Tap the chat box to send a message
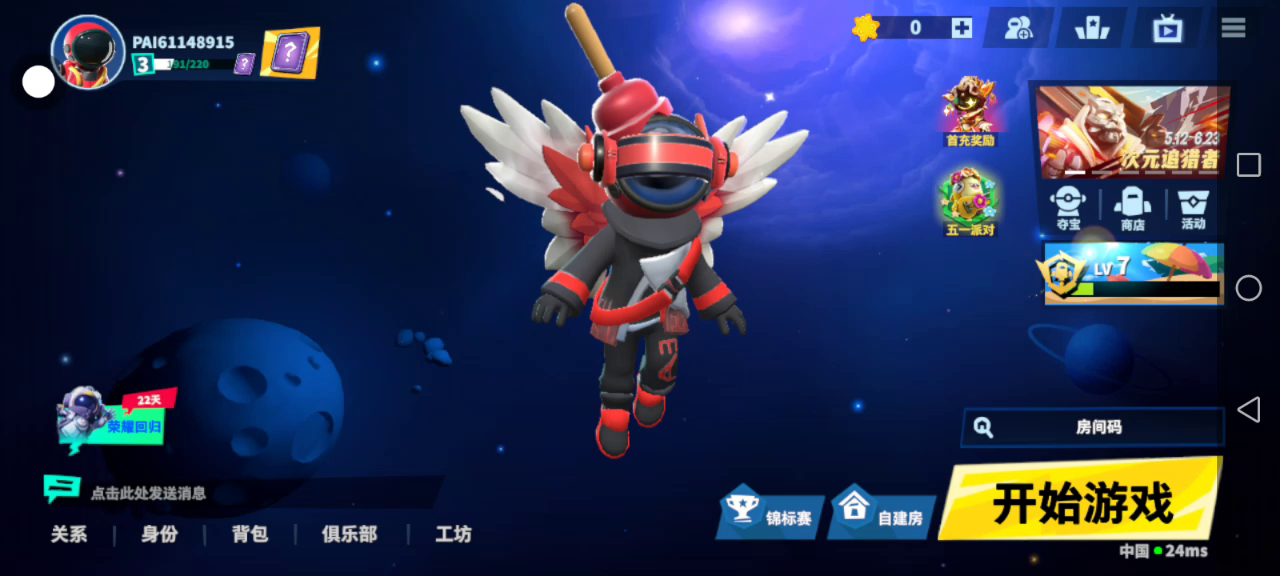Screen dimensions: 1280x576 coord(240,492)
